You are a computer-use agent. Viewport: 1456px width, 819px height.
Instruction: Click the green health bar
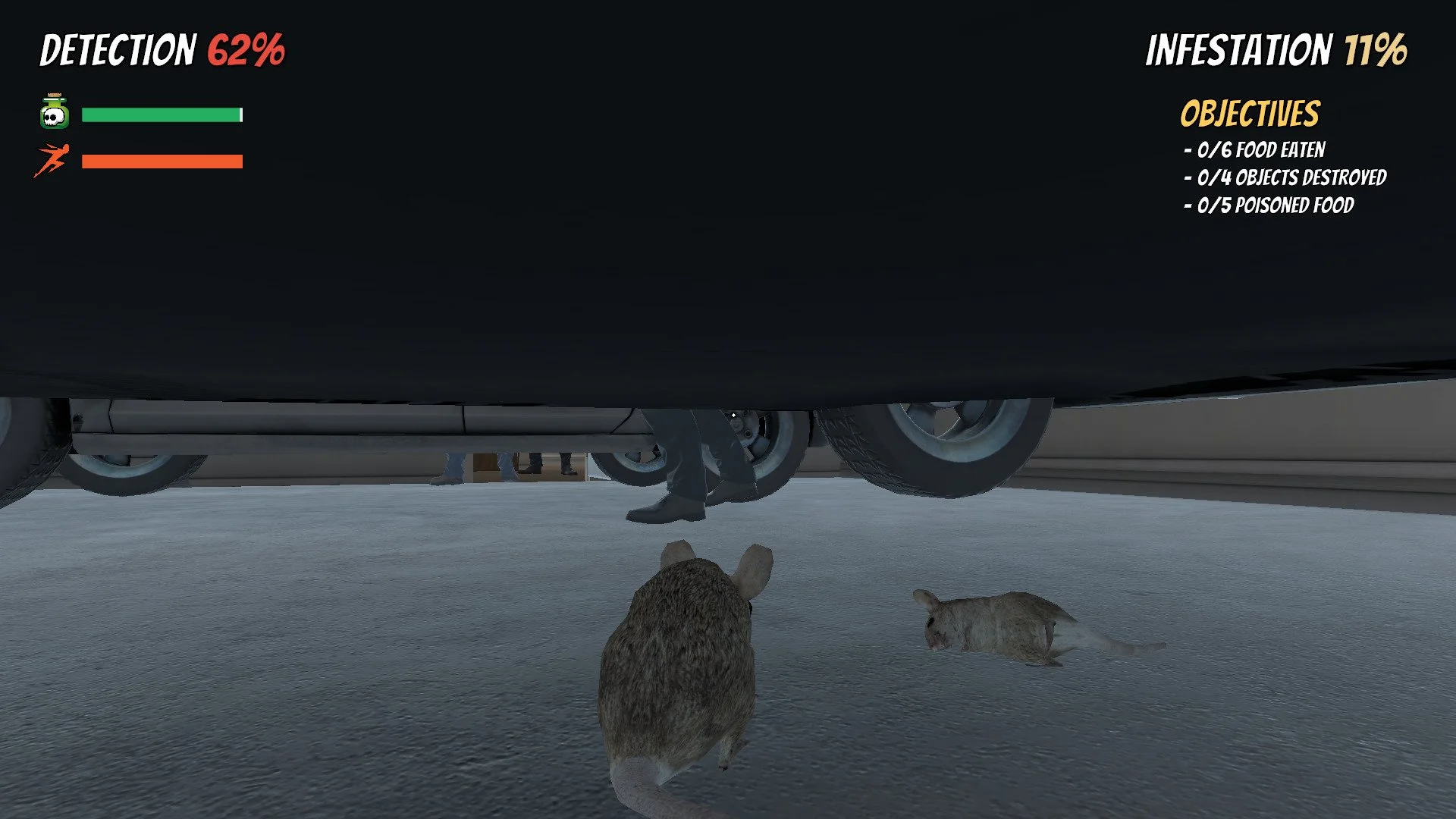[161, 115]
